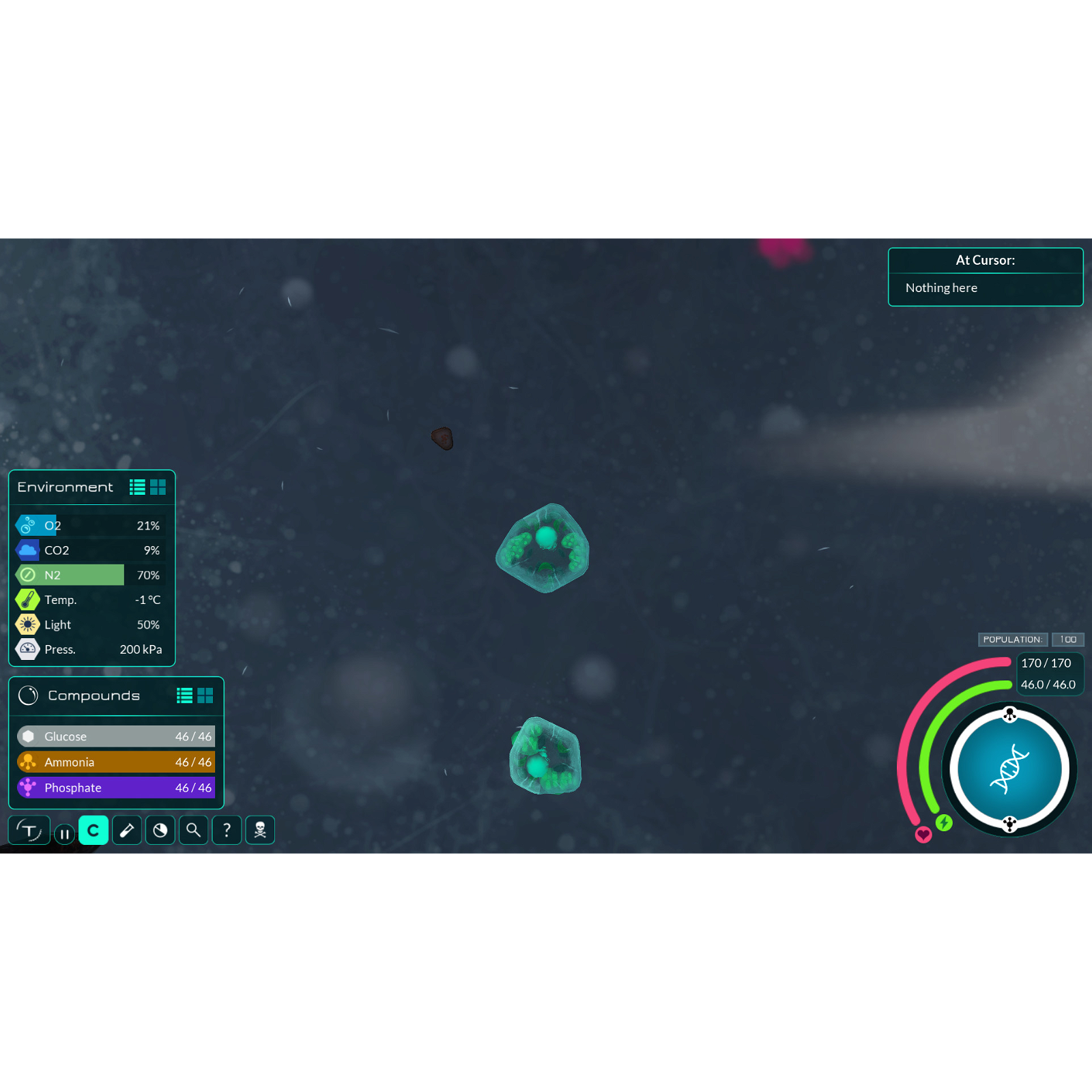The width and height of the screenshot is (1092, 1092).
Task: Select the O2 oxygen icon in Environment
Action: tap(27, 525)
